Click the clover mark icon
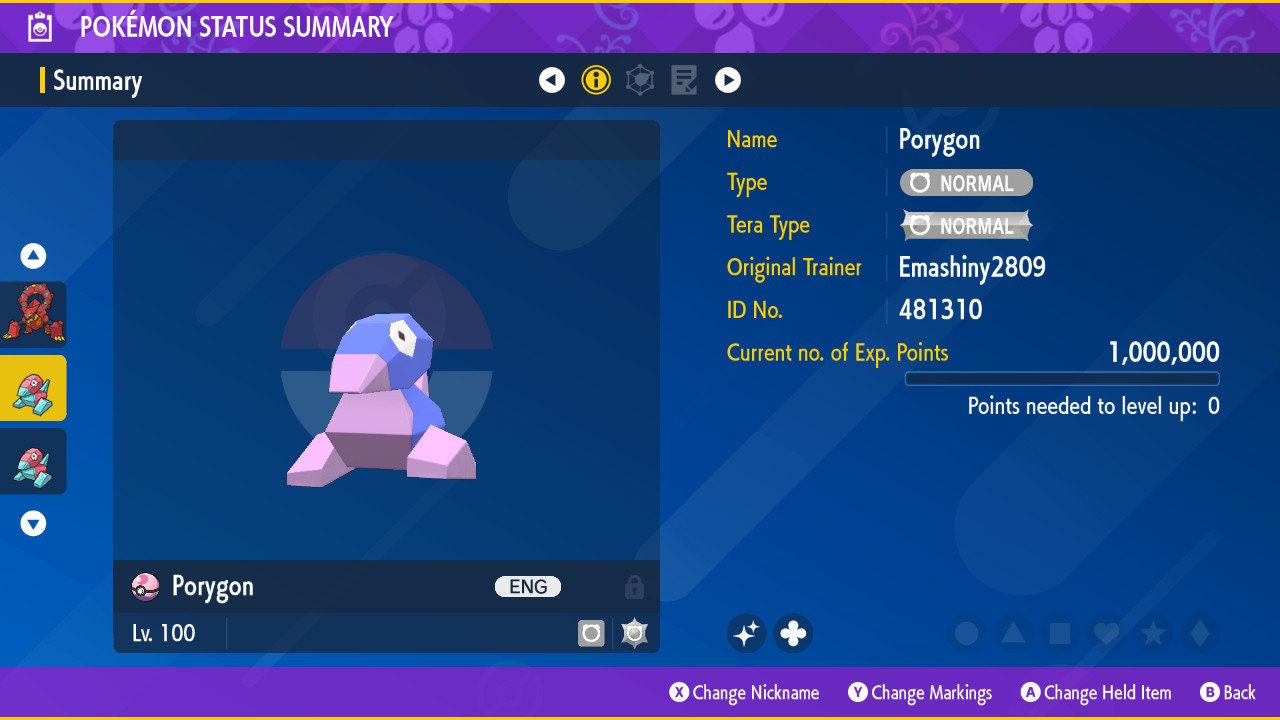This screenshot has width=1280, height=720. point(793,633)
